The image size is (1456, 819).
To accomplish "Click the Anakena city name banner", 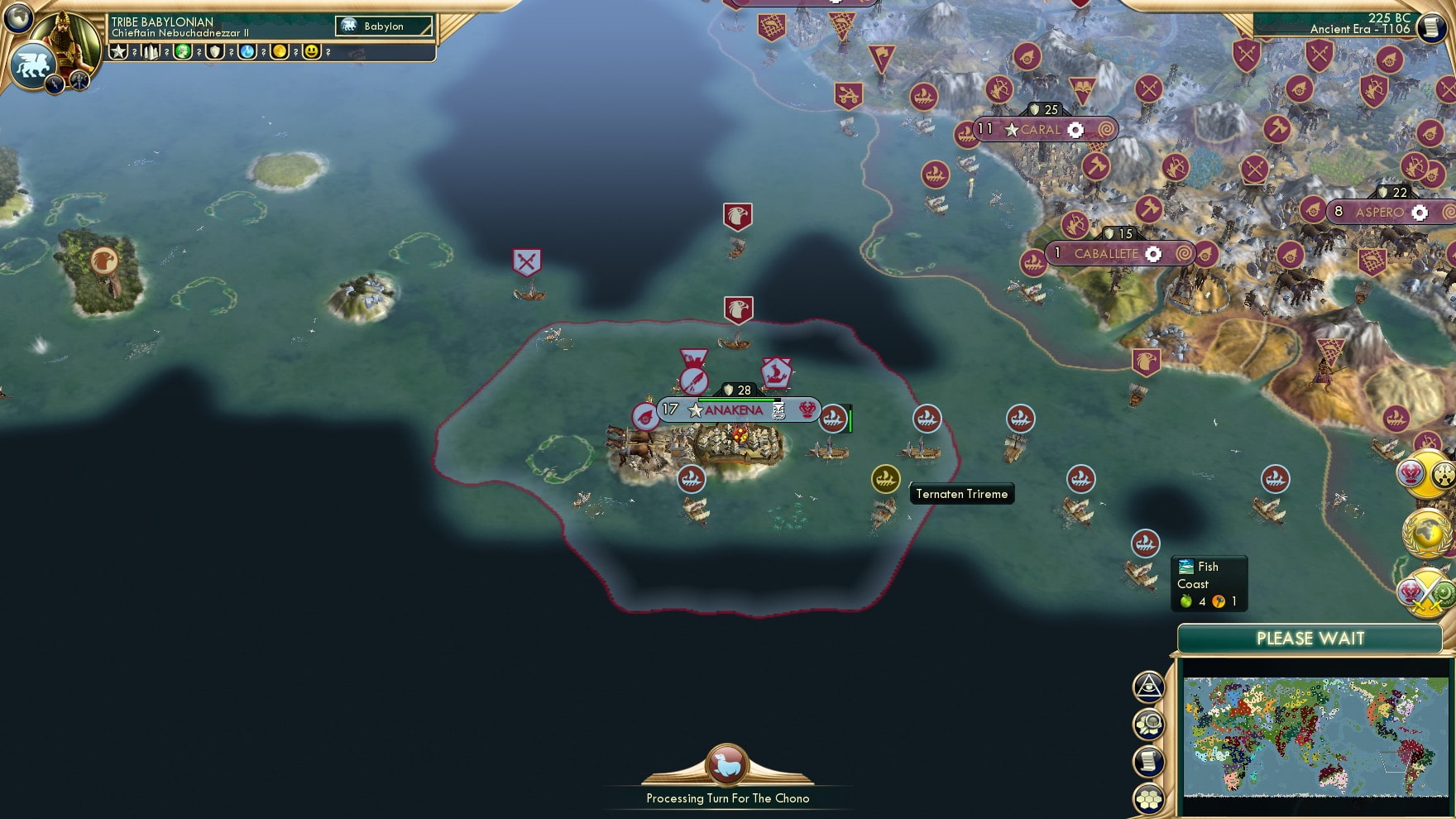I will tap(732, 408).
